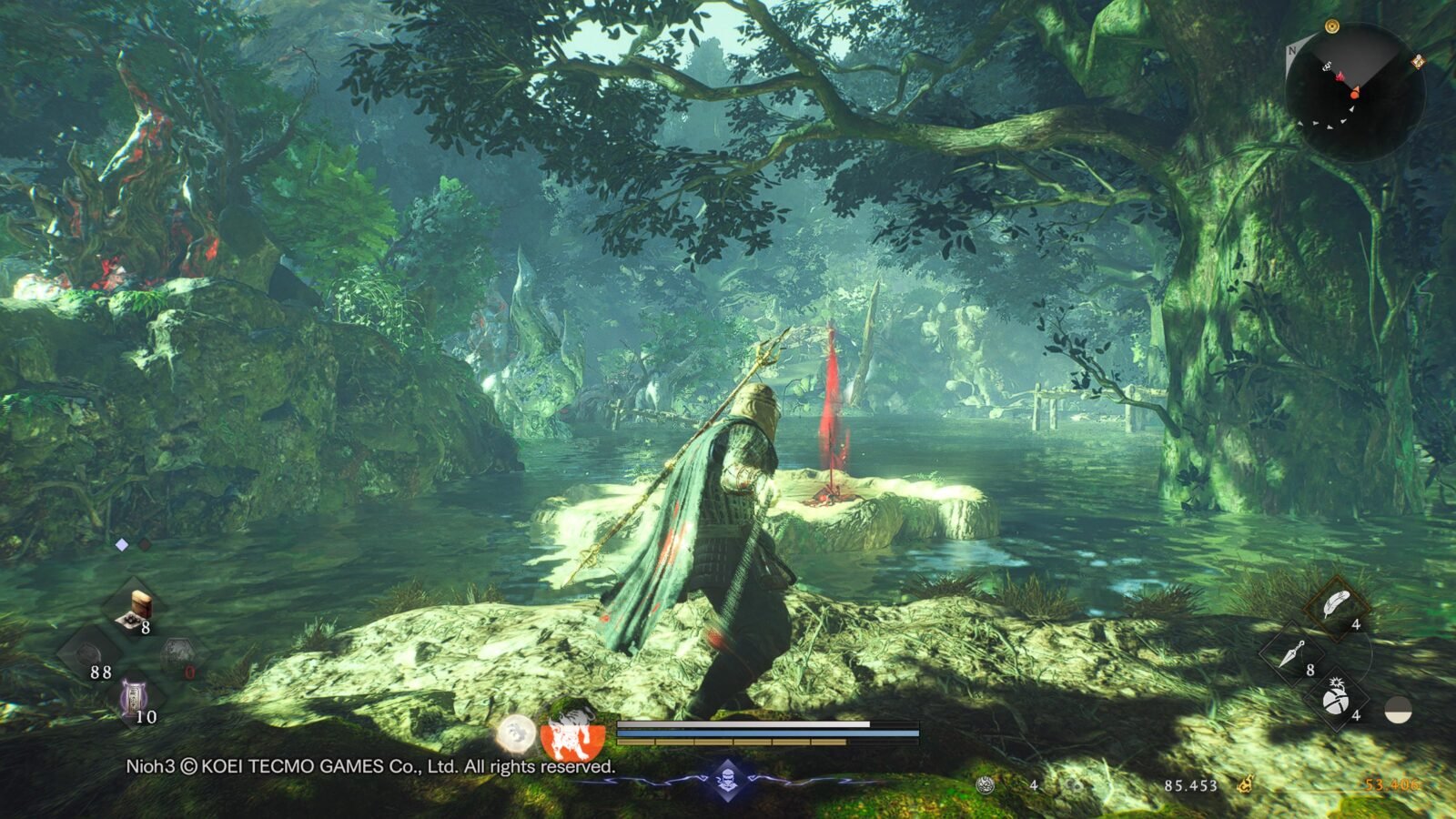The image size is (1456, 819).
Task: Open the circular compass minimap
Action: tap(1354, 91)
